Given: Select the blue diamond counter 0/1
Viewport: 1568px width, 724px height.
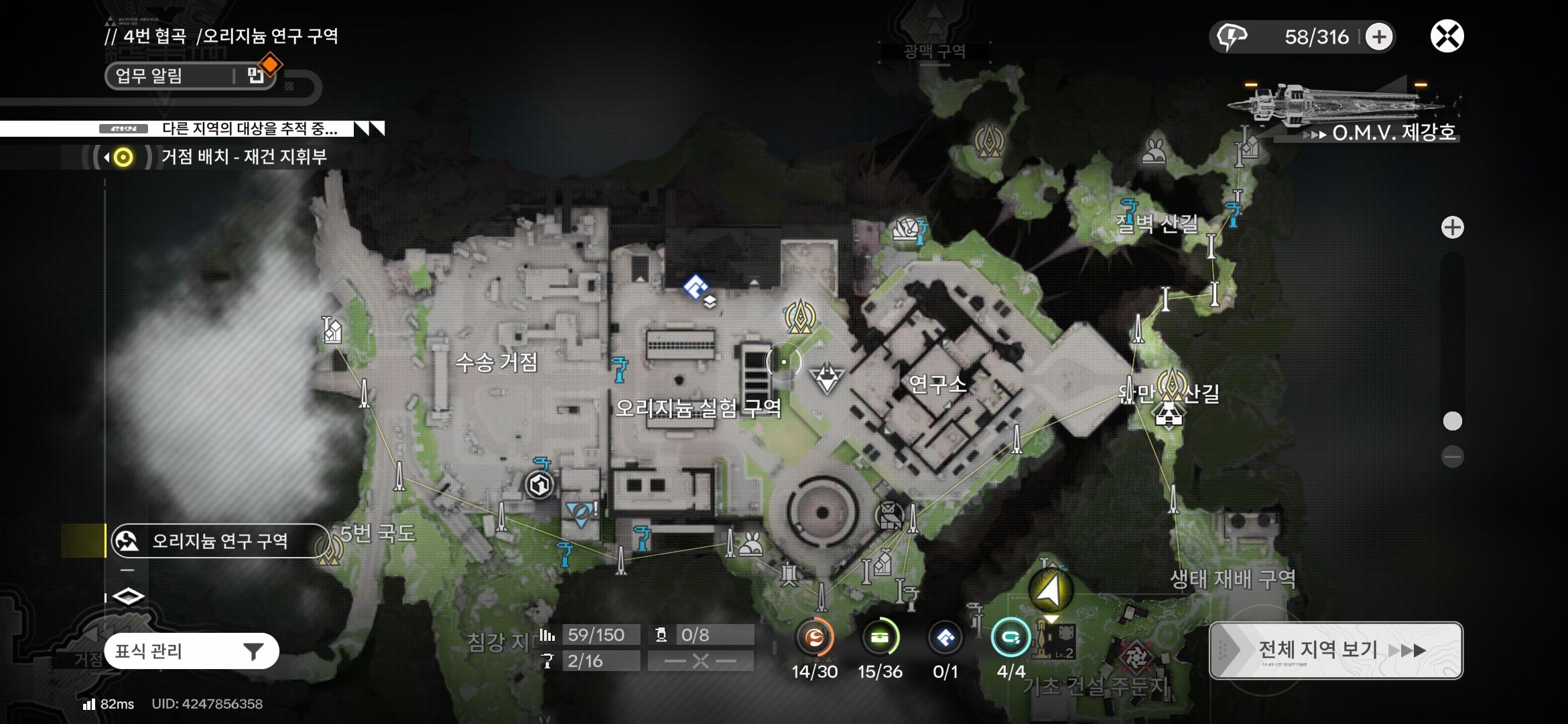Looking at the screenshot, I should pos(945,638).
